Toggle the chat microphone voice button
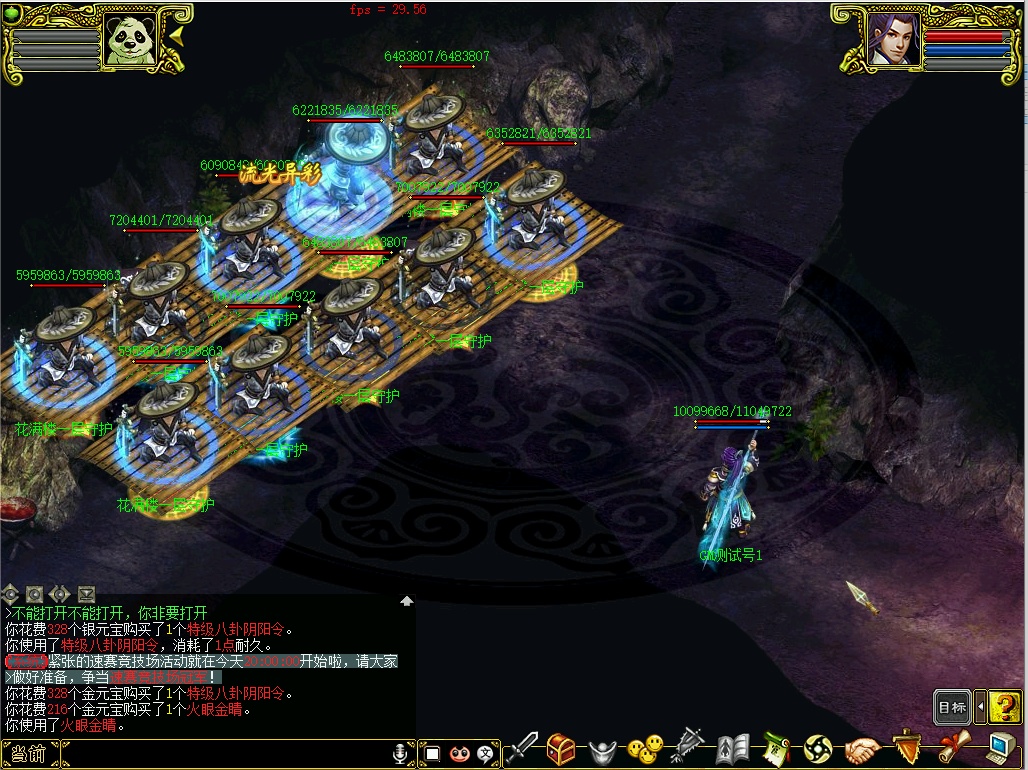The height and width of the screenshot is (770, 1028). [402, 754]
